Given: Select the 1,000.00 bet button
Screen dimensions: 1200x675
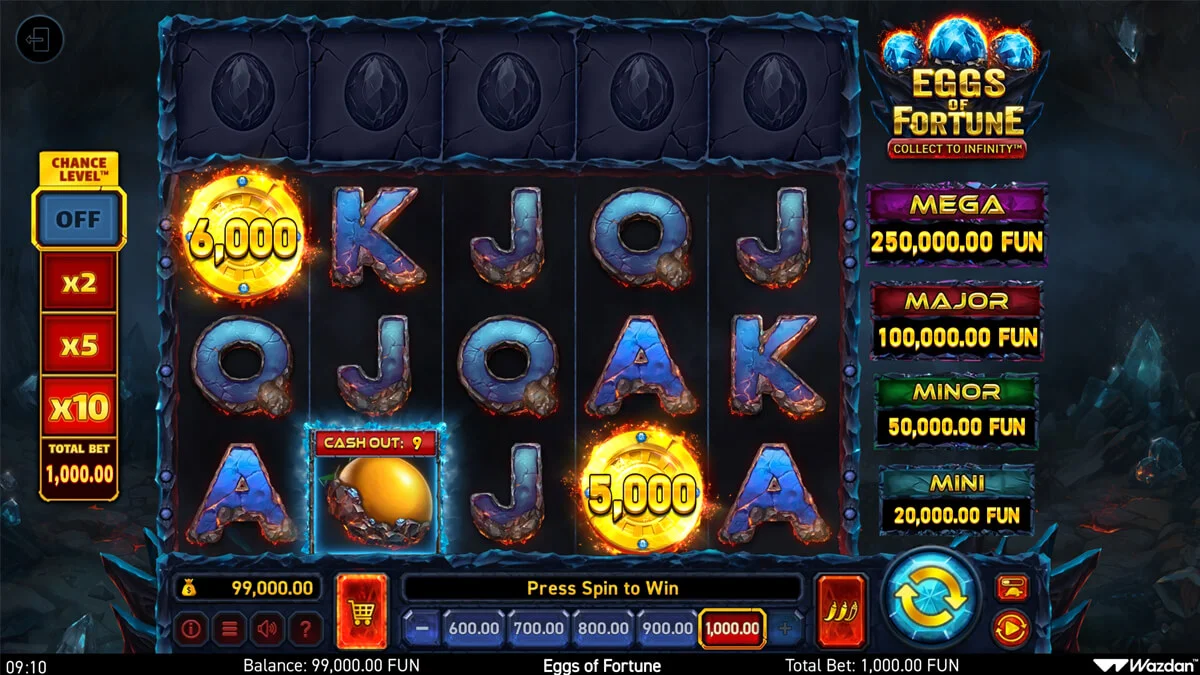Looking at the screenshot, I should (x=732, y=629).
